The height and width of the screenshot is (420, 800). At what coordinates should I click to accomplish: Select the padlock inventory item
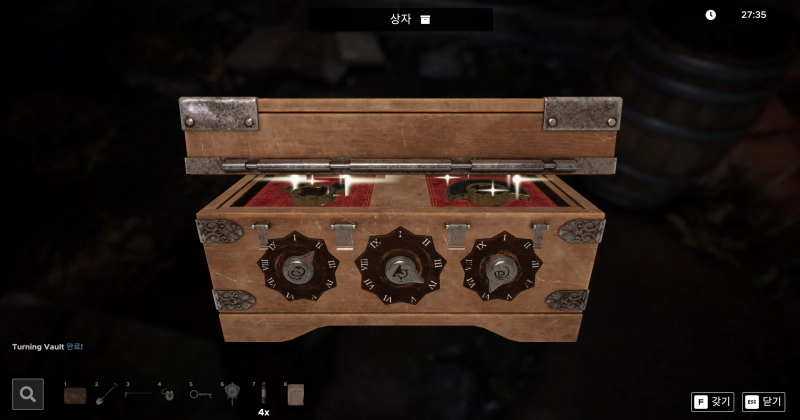pos(168,395)
